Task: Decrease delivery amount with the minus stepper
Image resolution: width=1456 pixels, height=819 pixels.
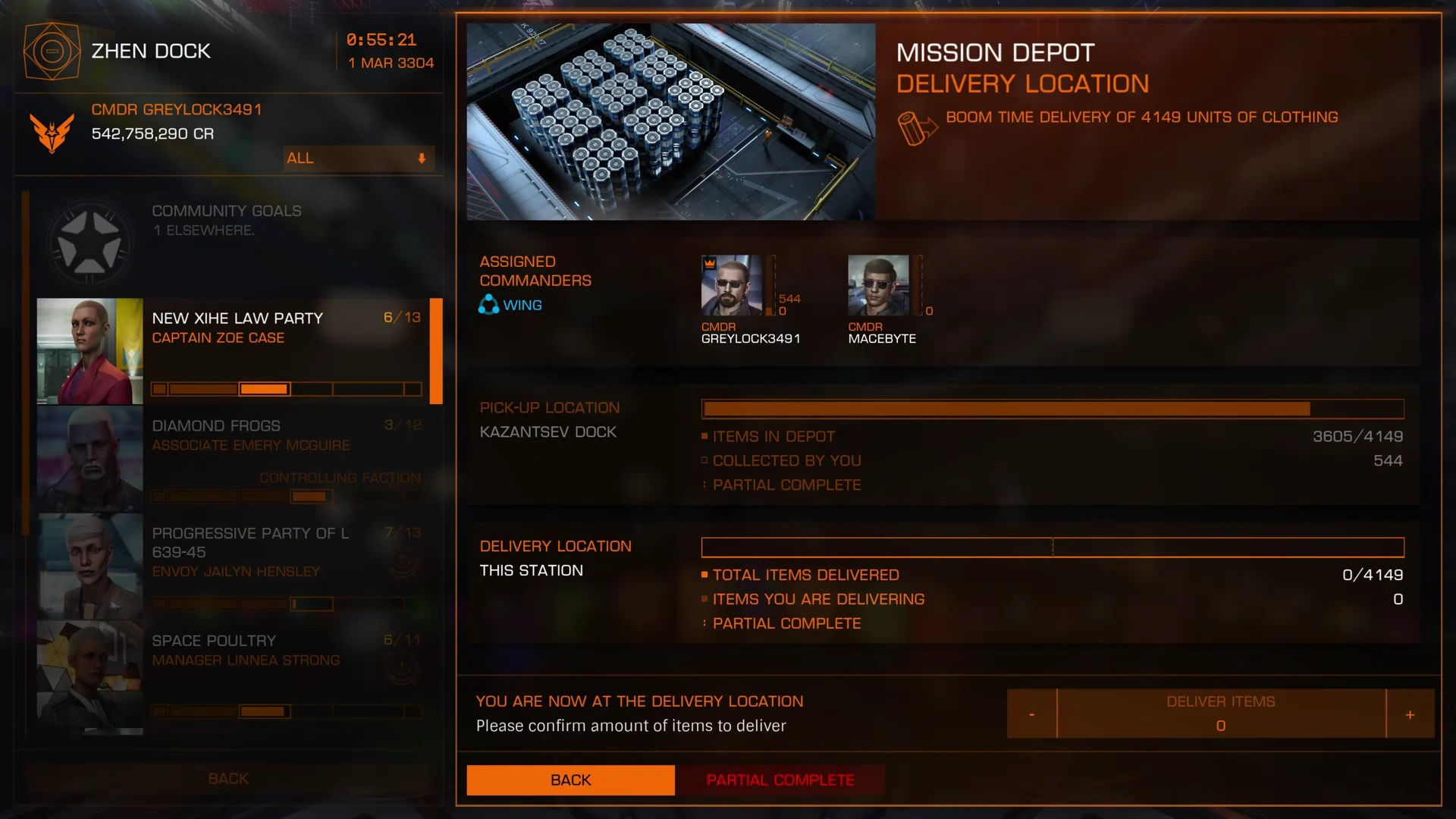Action: 1031,714
